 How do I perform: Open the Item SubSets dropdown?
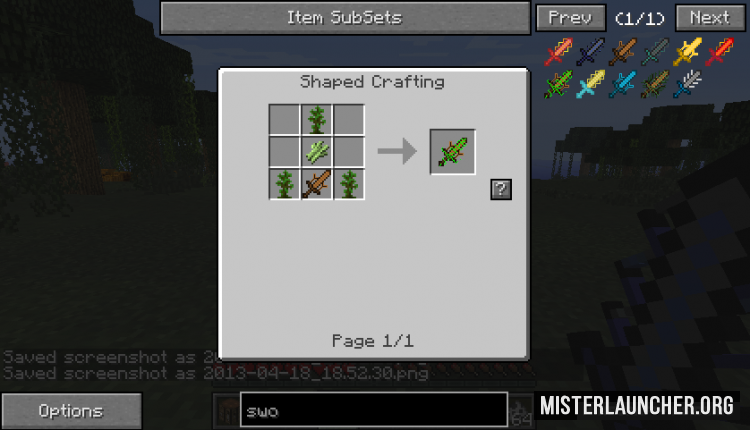pos(345,18)
